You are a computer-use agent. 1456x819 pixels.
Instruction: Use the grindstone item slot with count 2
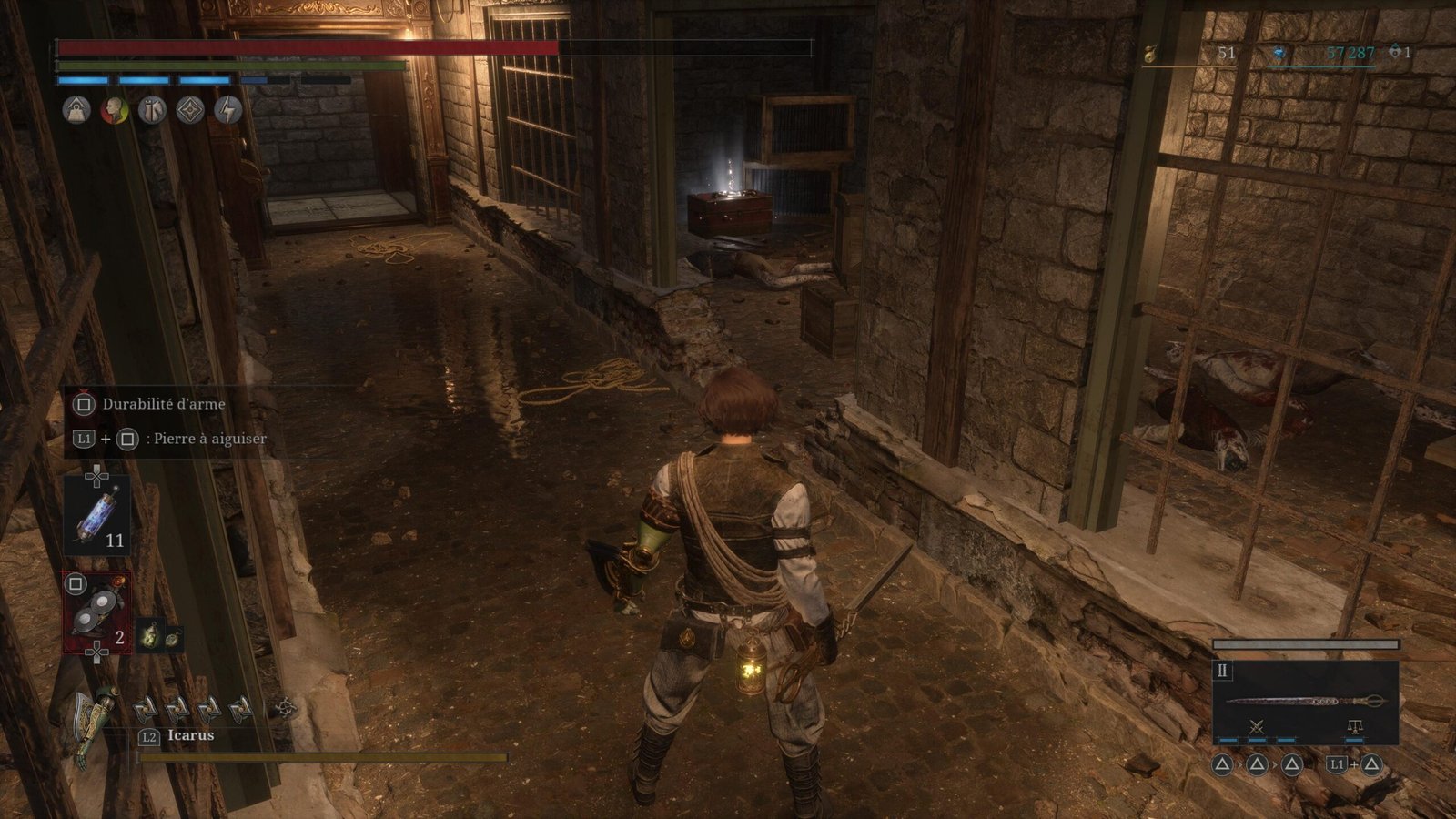click(96, 612)
